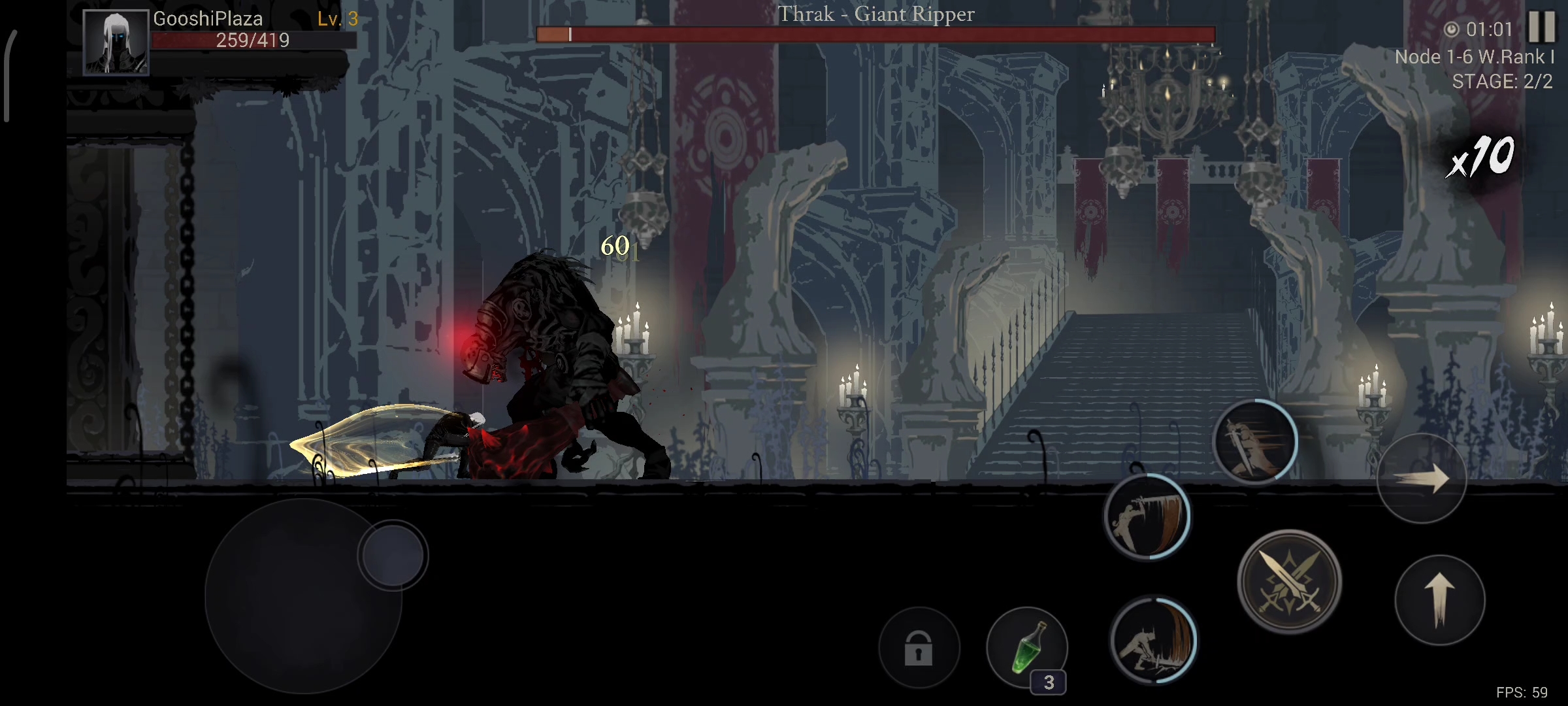Tap the padlock target lock button

click(919, 647)
